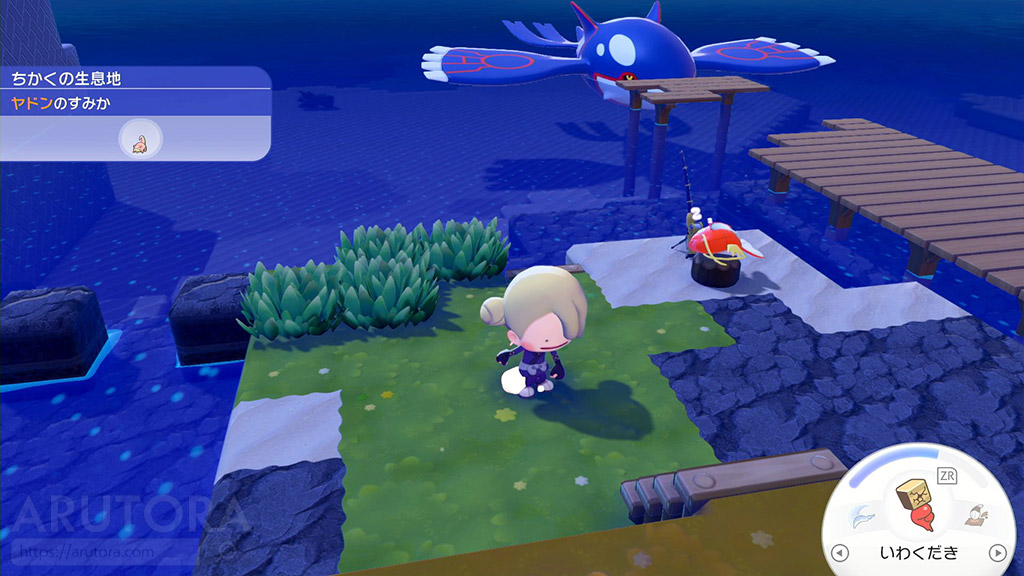The height and width of the screenshot is (576, 1024).
Task: Click the right arrow of move selector
Action: point(996,552)
